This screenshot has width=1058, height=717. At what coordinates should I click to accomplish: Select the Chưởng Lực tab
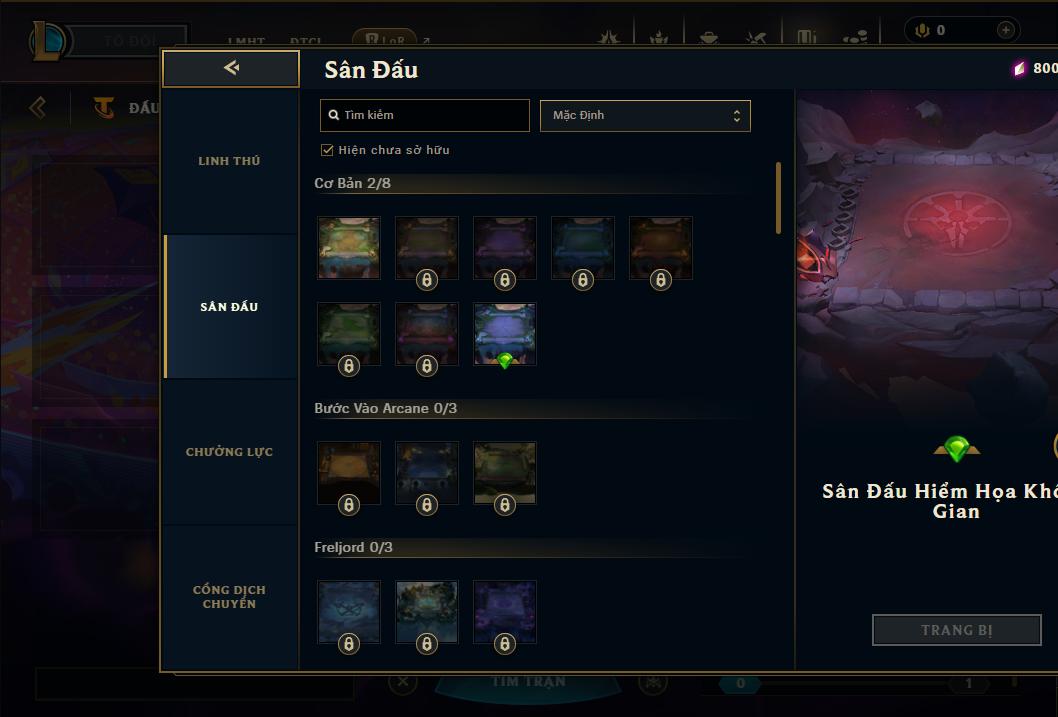pos(229,452)
